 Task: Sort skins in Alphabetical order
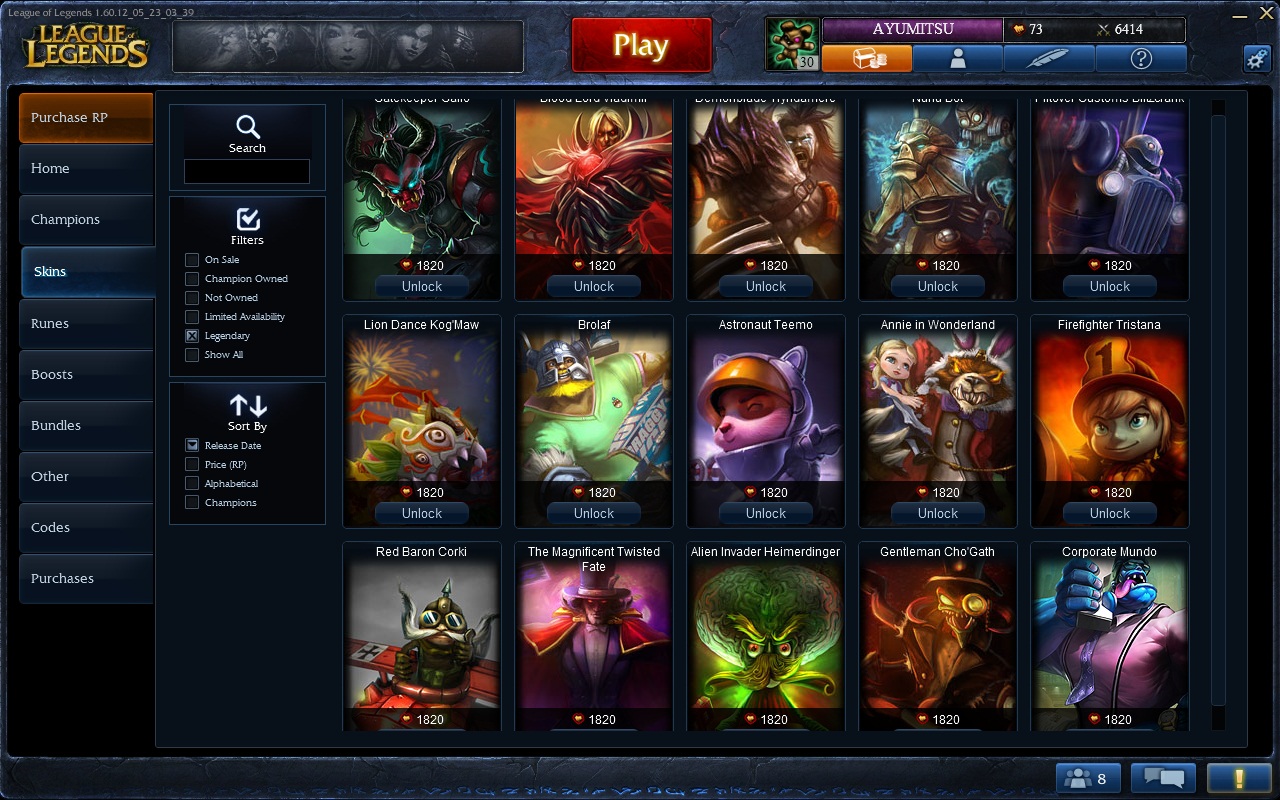192,484
